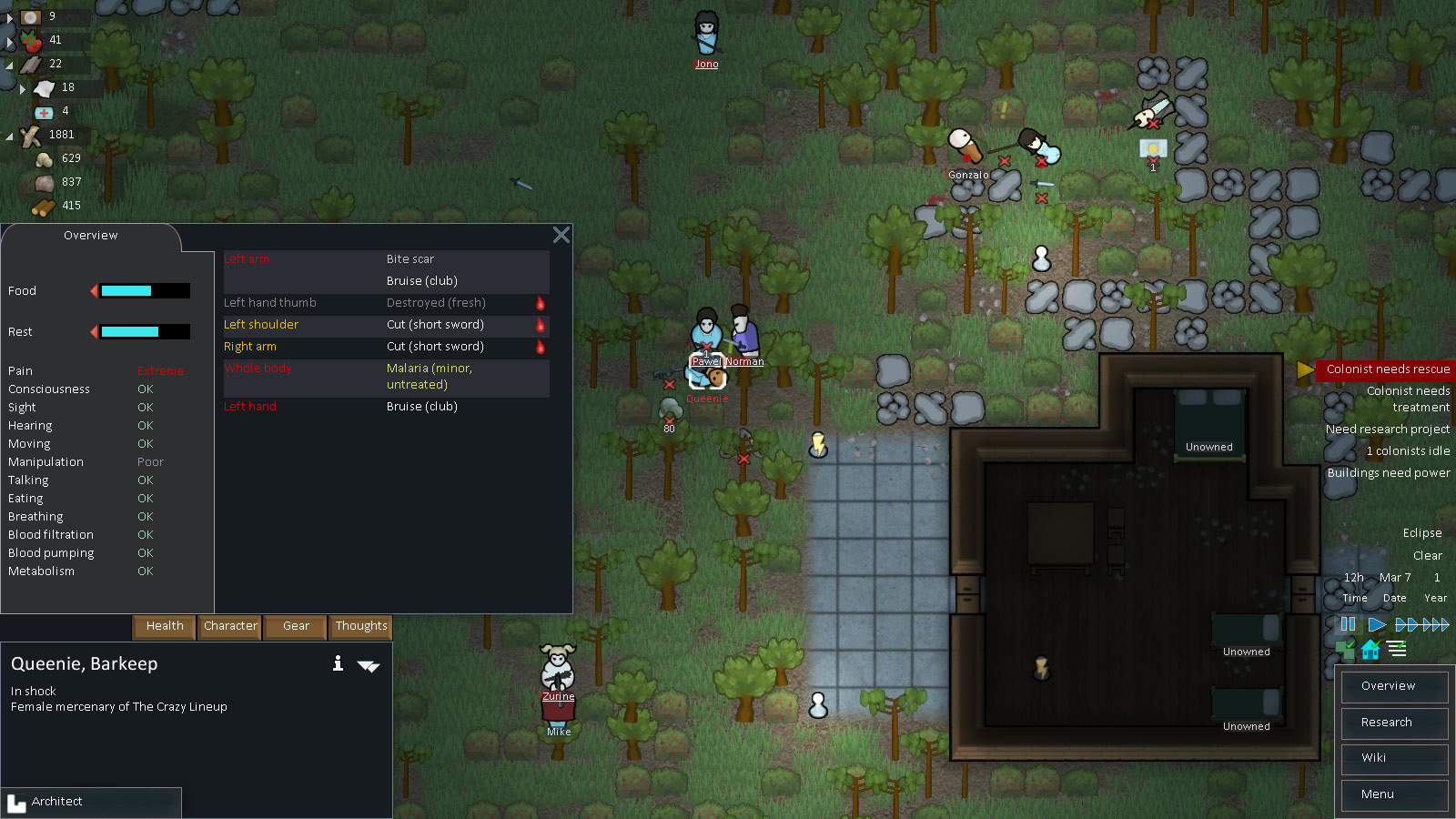This screenshot has width=1456, height=819.
Task: Pause the game simulation
Action: [x=1348, y=624]
